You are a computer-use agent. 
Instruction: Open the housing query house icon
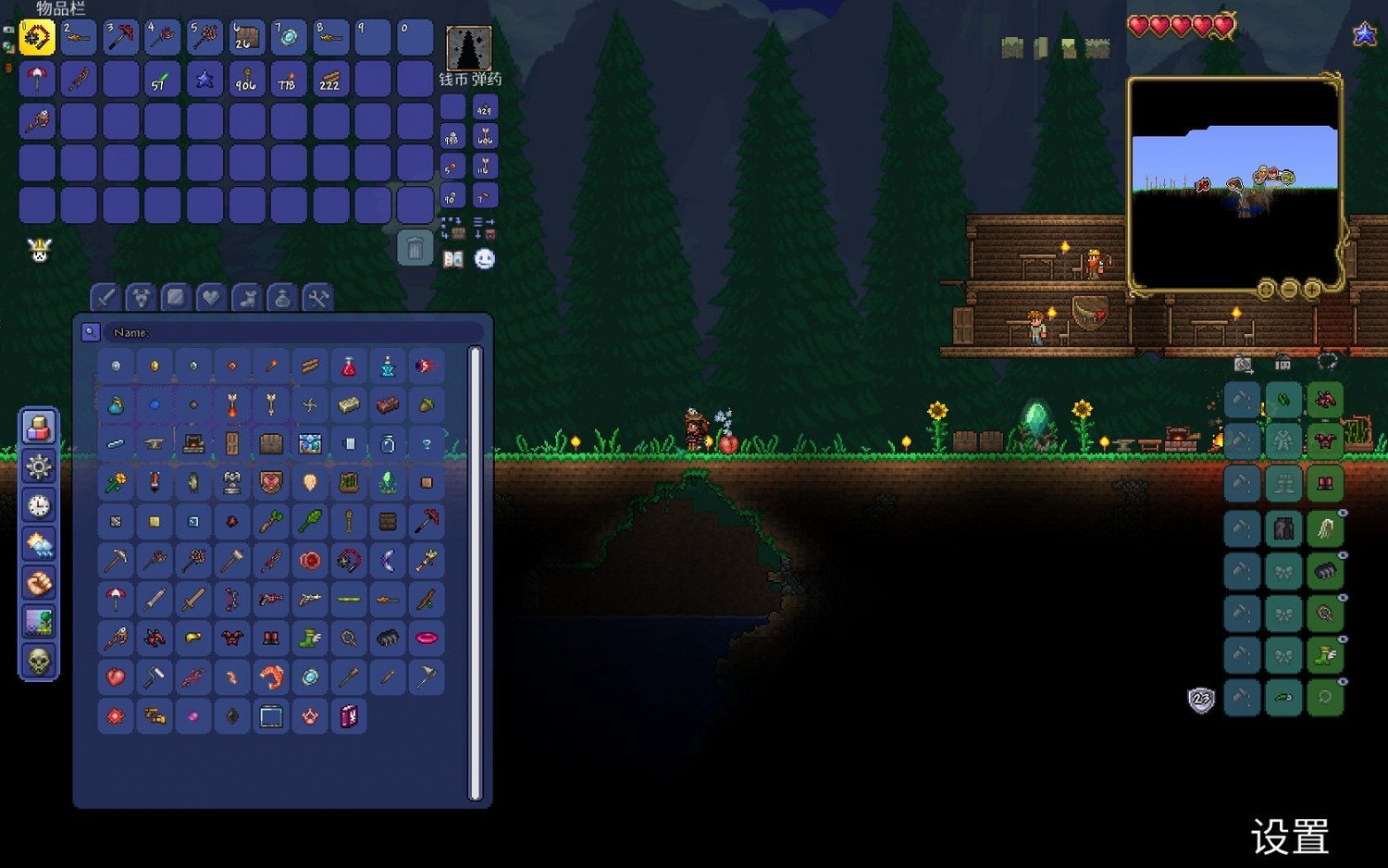(x=1283, y=362)
